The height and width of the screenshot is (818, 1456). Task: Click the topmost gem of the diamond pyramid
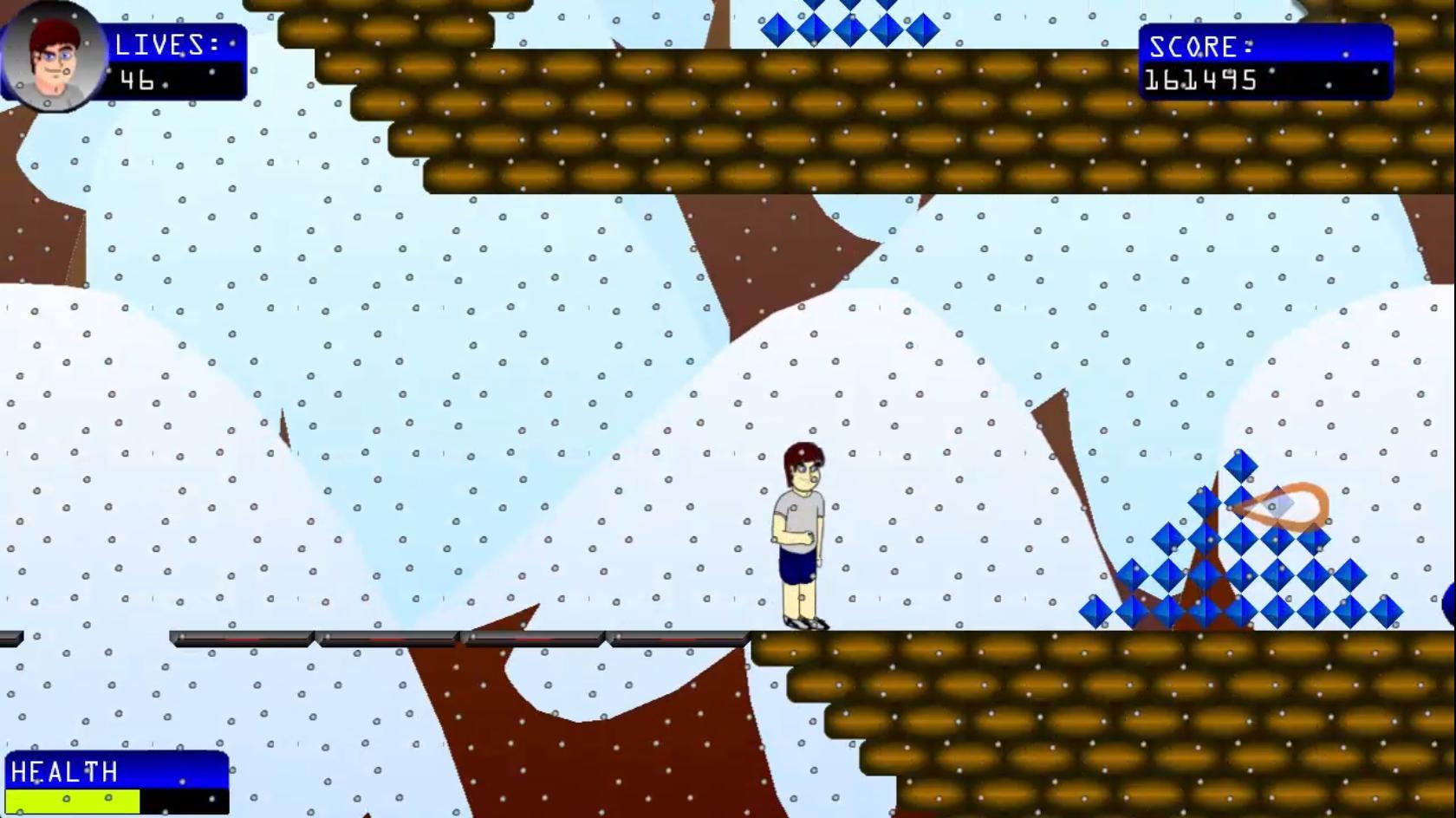coord(1241,468)
